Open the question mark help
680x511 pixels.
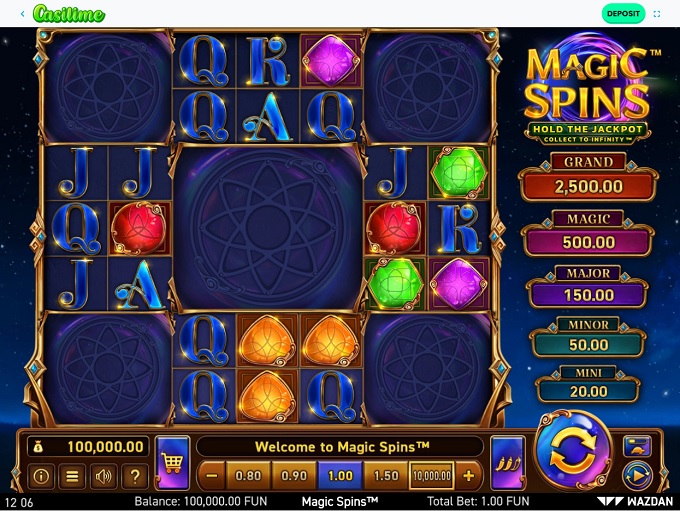[x=134, y=476]
